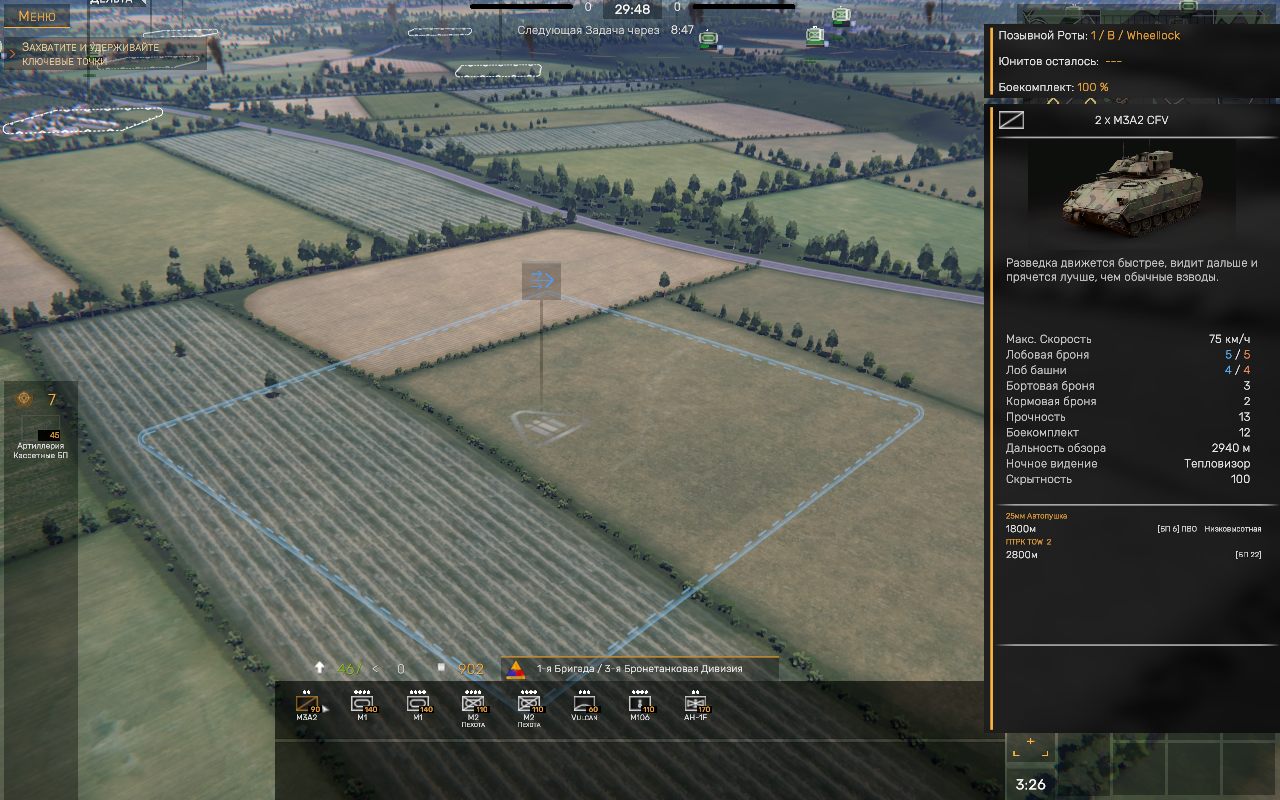
Task: Select the M3A2 recon unit card
Action: 307,705
